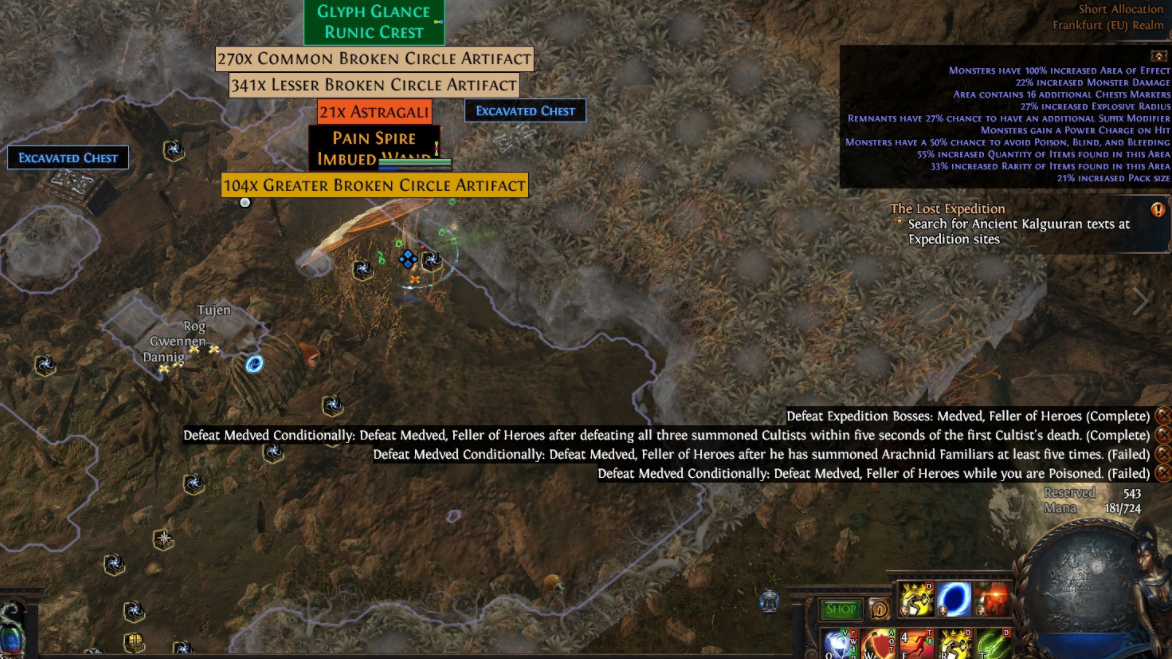Loot the 270x Common Broken Circle Artifact

[x=374, y=59]
